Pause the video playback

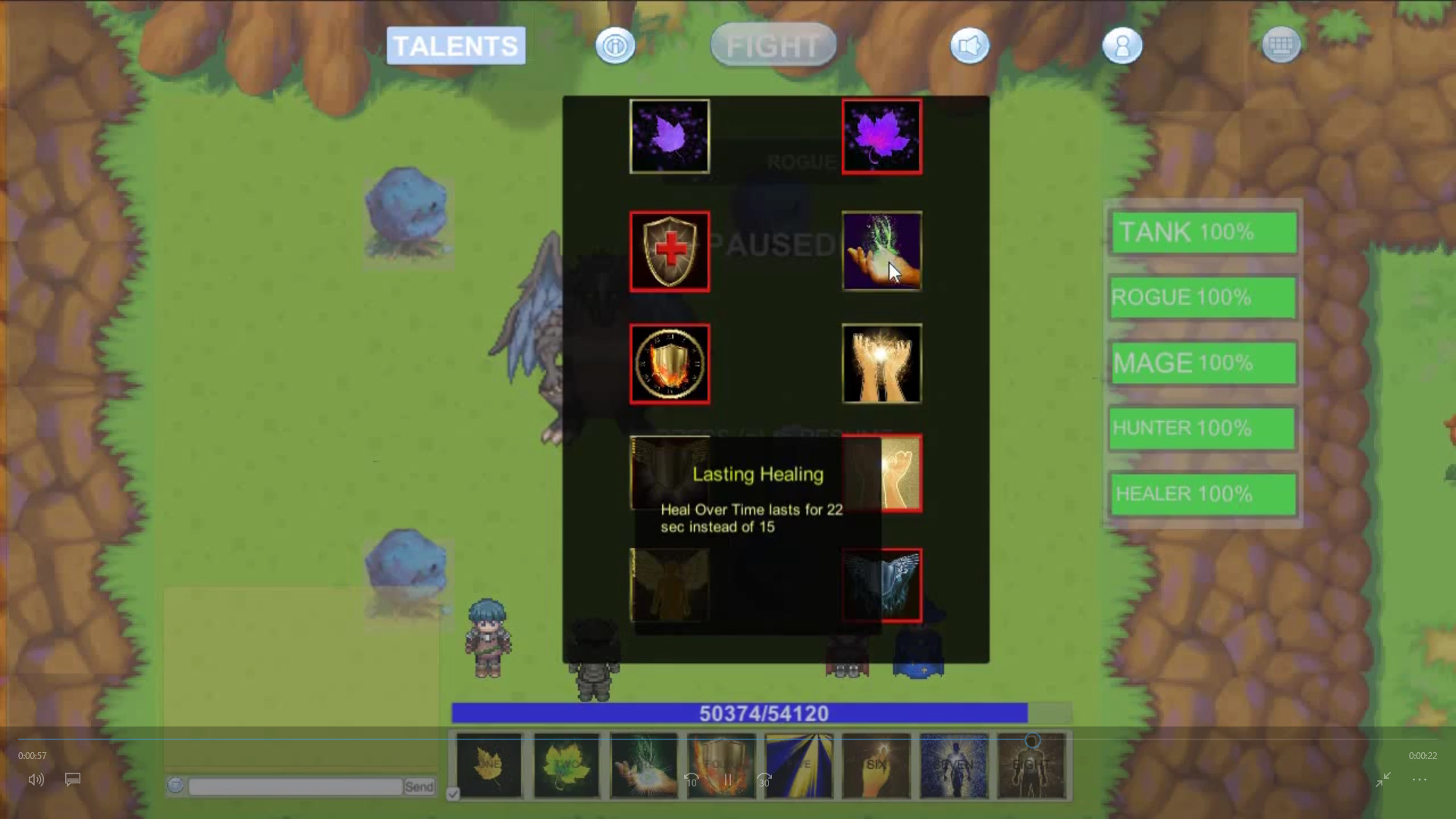(727, 780)
